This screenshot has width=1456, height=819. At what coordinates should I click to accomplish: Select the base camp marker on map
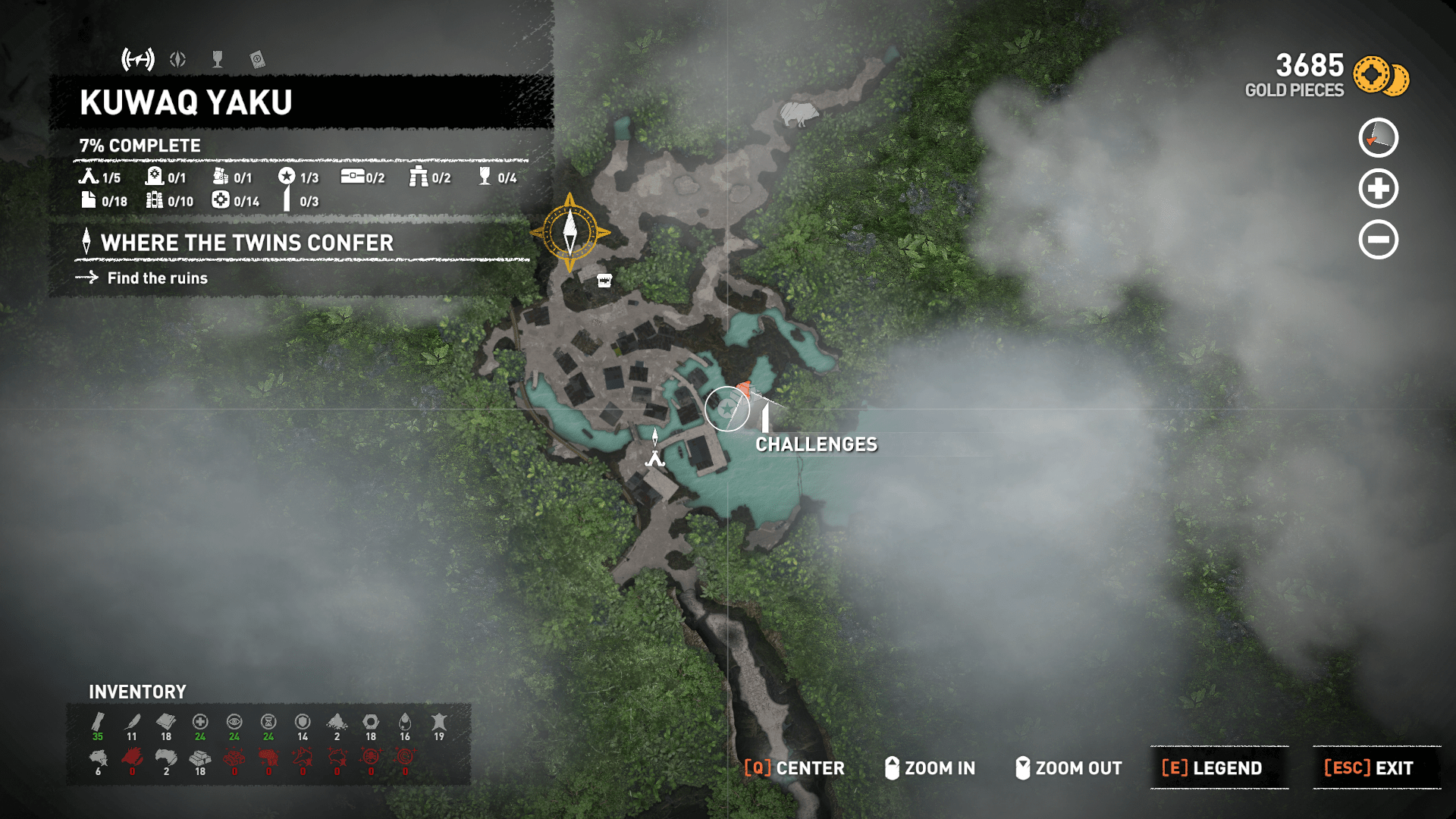pyautogui.click(x=654, y=457)
